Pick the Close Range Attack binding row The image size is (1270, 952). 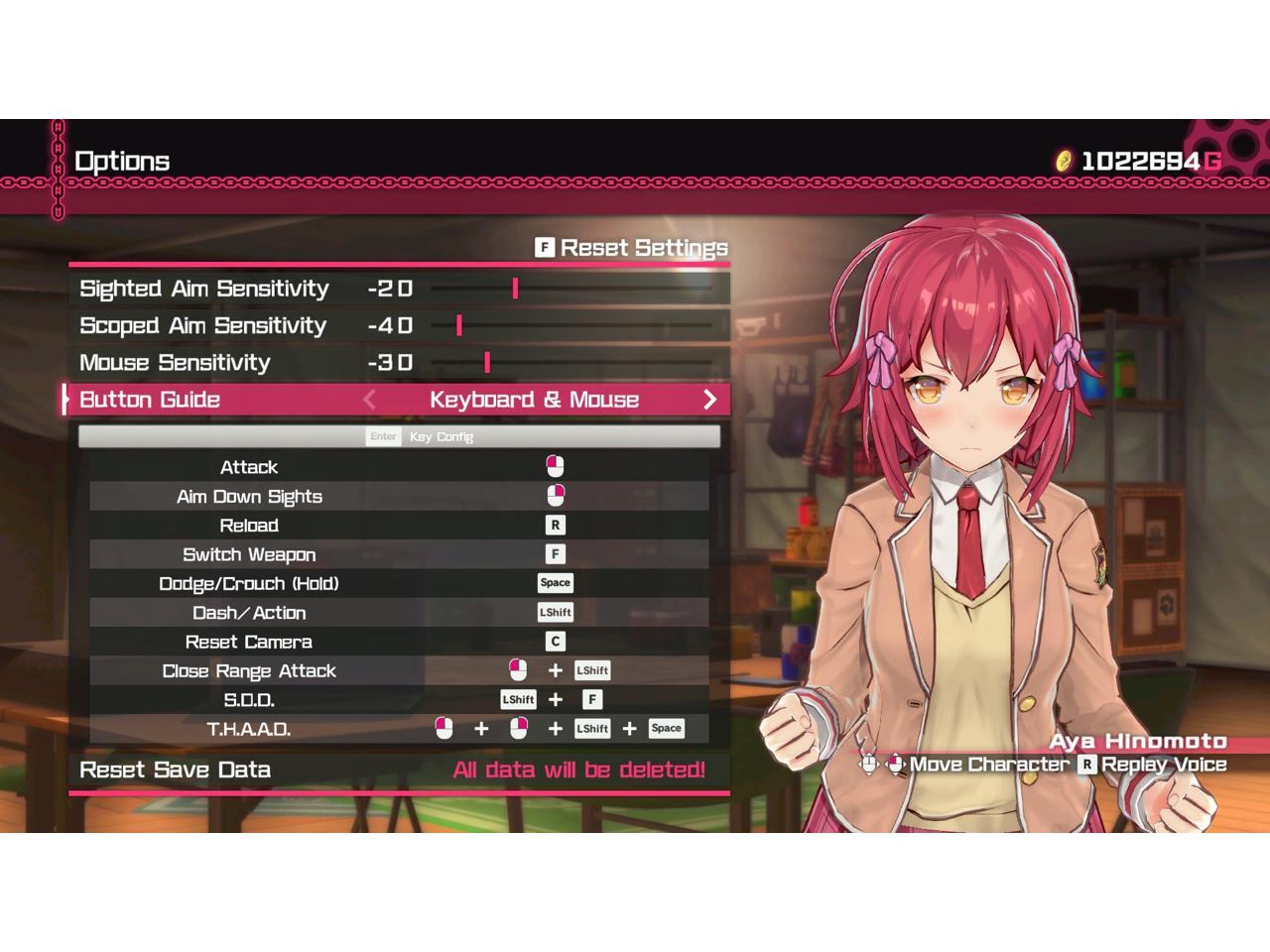click(399, 671)
